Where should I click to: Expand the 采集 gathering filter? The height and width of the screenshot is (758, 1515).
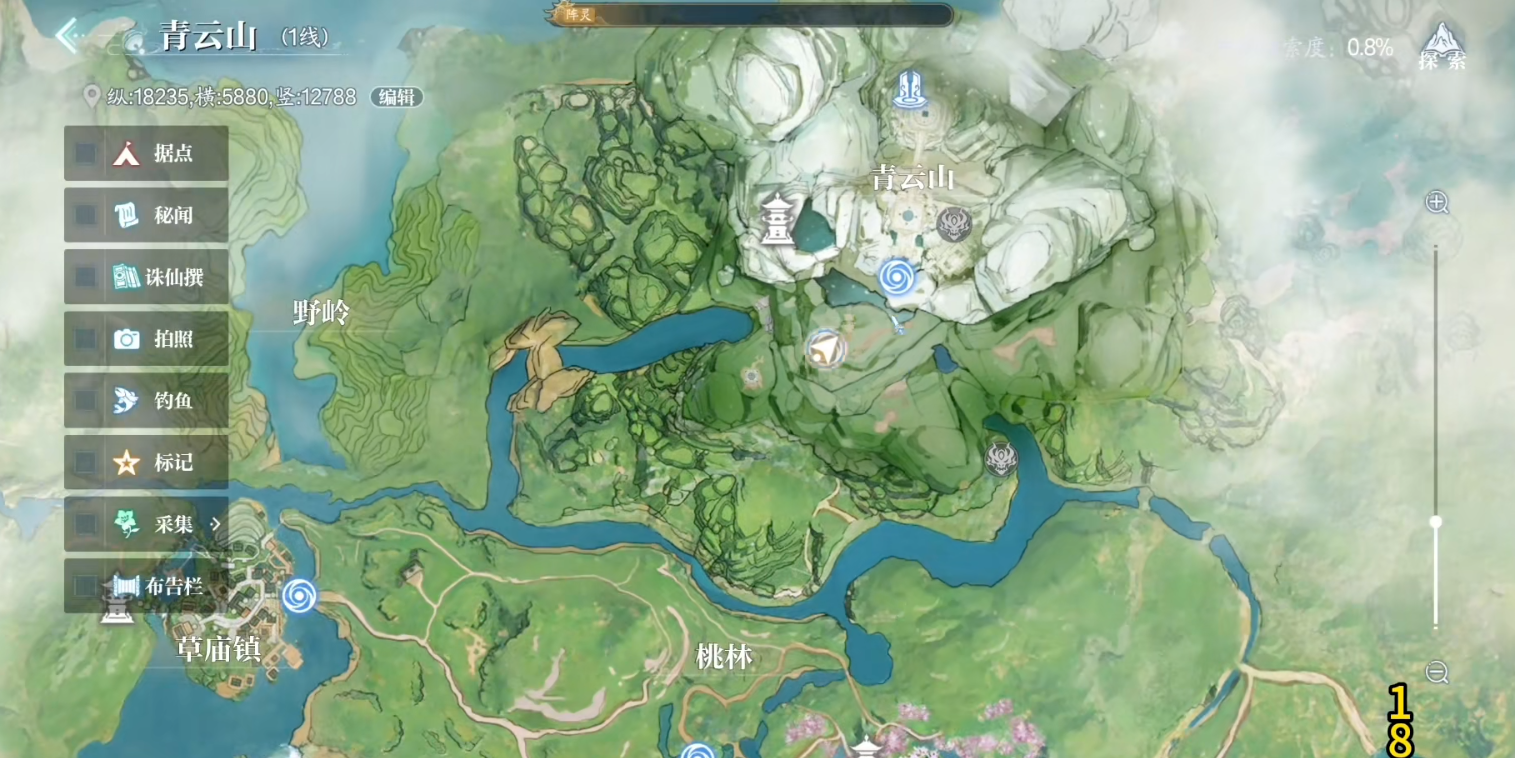coord(146,524)
